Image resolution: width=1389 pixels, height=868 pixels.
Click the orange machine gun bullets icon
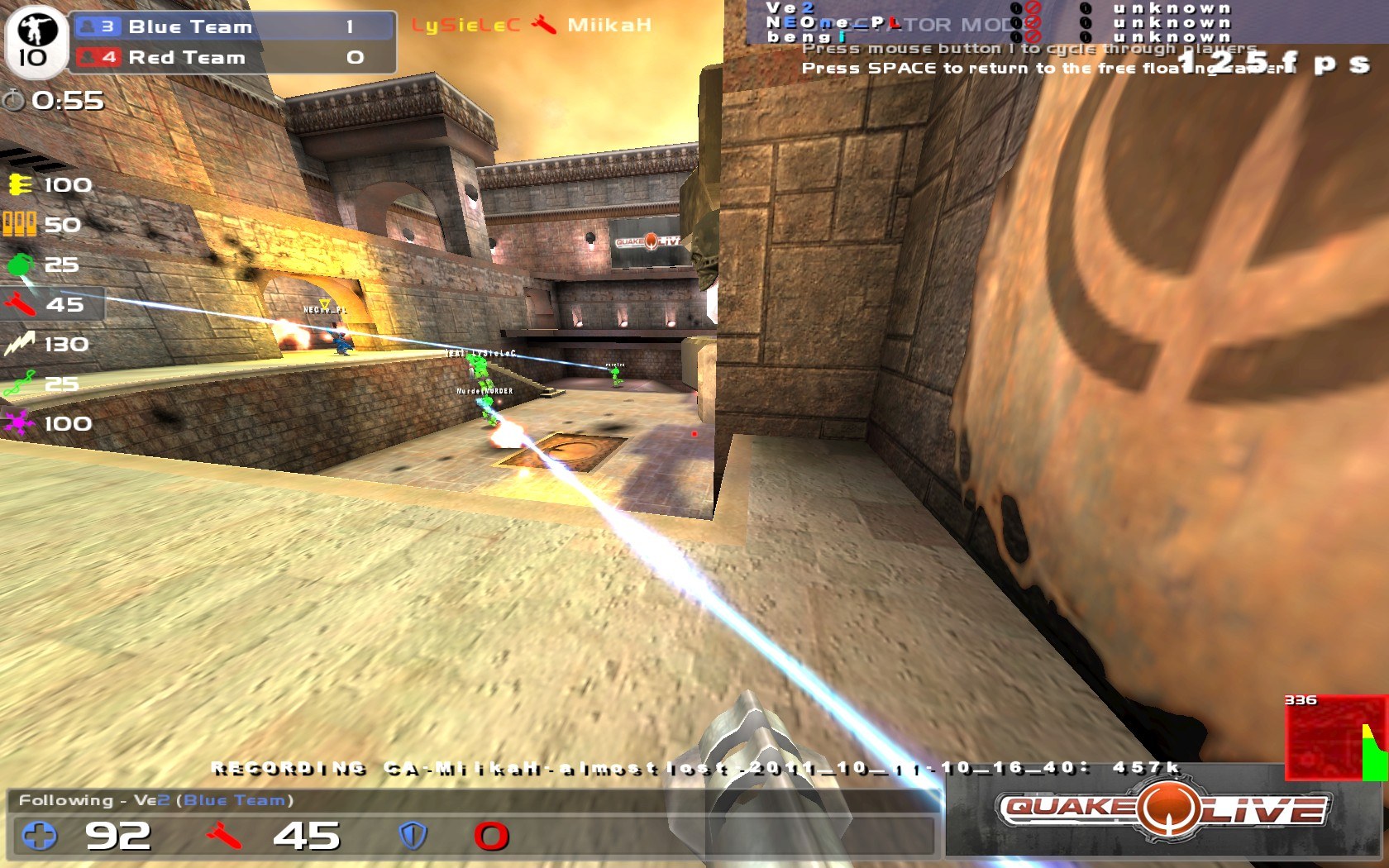click(x=18, y=223)
